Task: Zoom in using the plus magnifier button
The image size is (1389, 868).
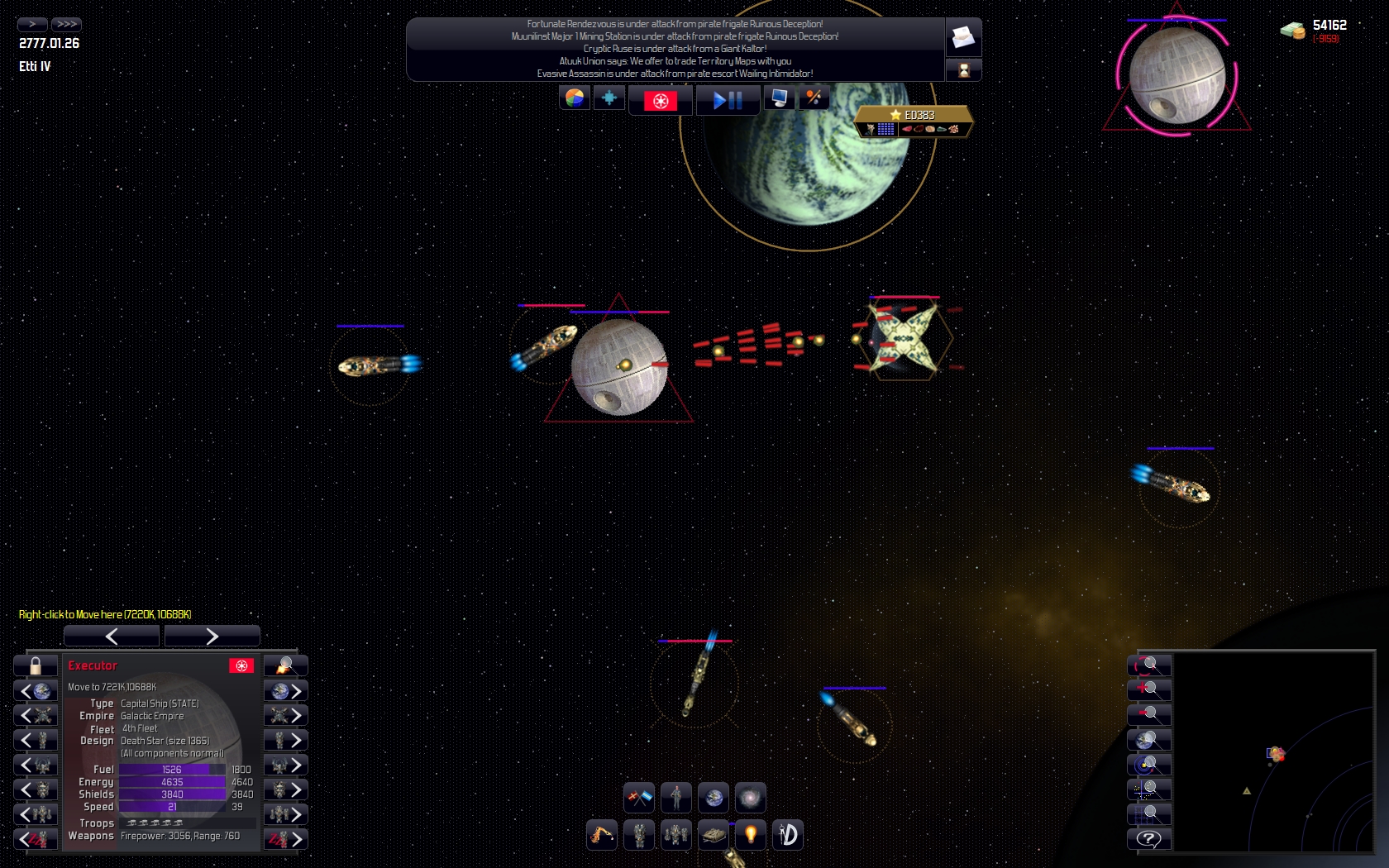Action: [1149, 690]
